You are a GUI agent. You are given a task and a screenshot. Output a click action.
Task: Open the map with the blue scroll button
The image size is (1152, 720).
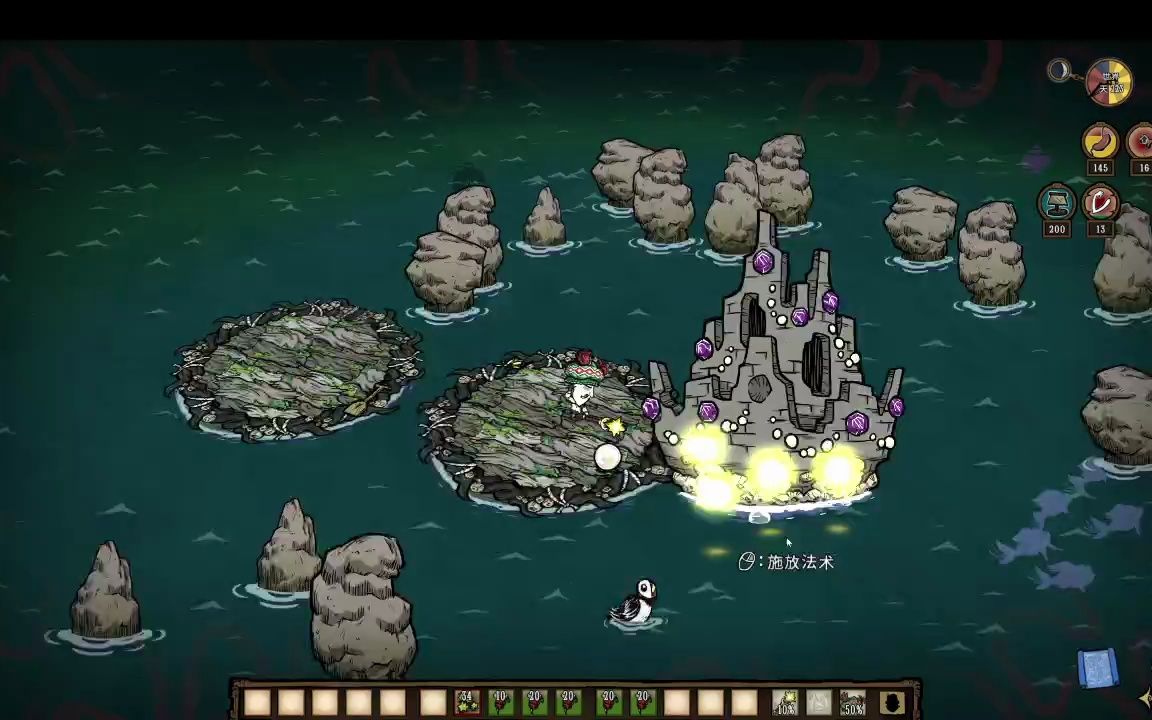(1097, 668)
